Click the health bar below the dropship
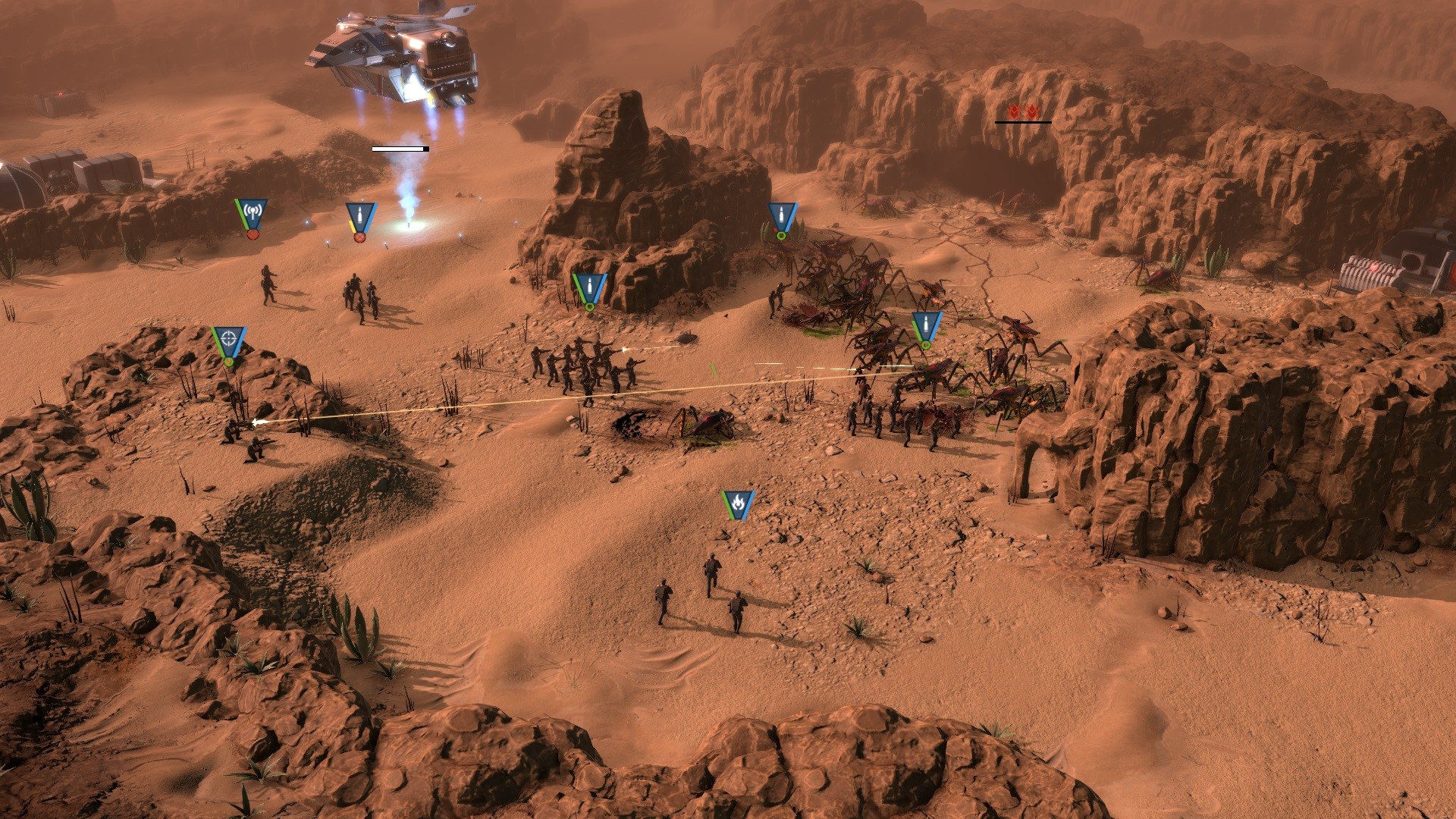The width and height of the screenshot is (1456, 819). (400, 149)
